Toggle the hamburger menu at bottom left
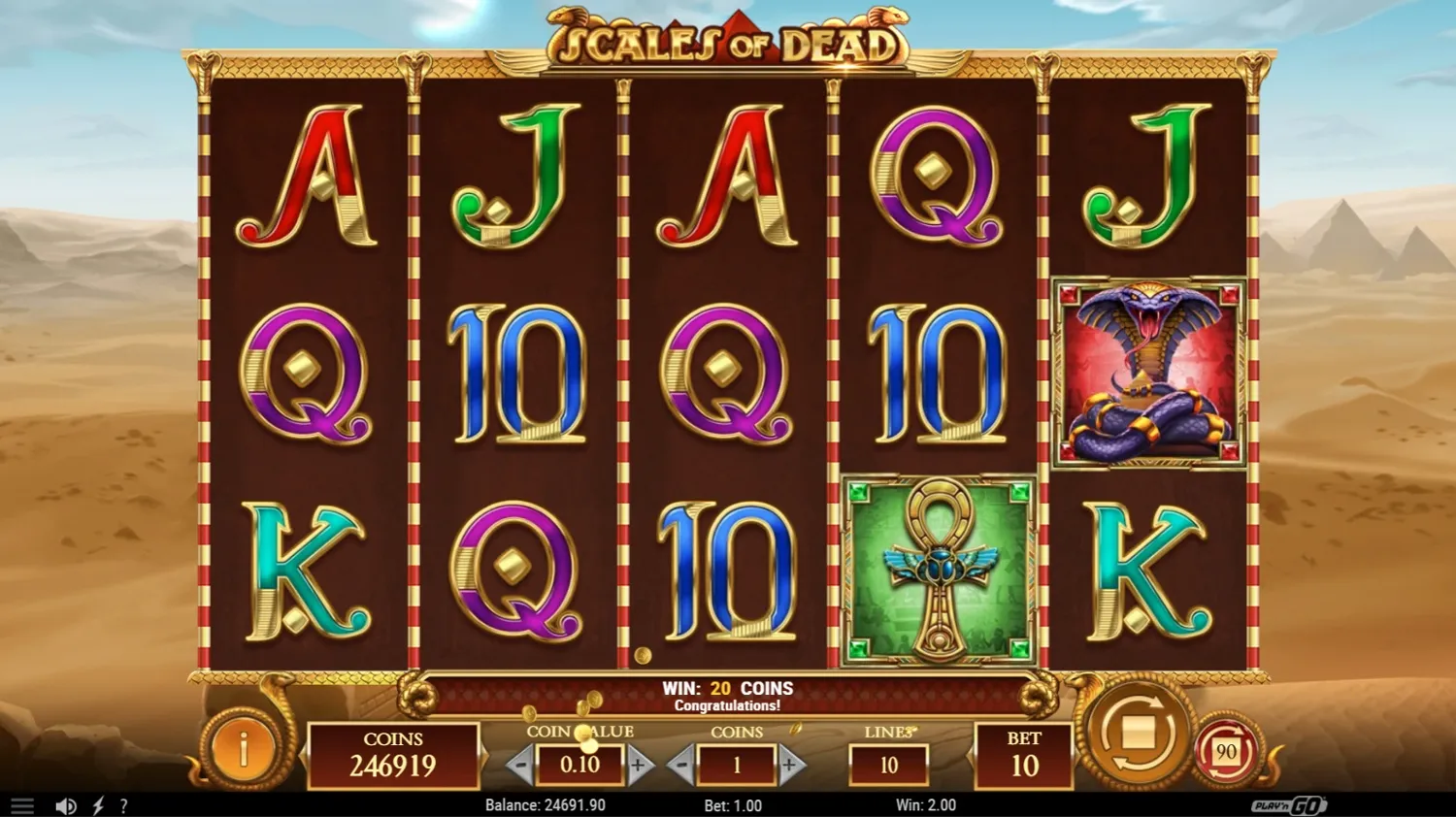Viewport: 1456px width, 817px height. (x=22, y=805)
